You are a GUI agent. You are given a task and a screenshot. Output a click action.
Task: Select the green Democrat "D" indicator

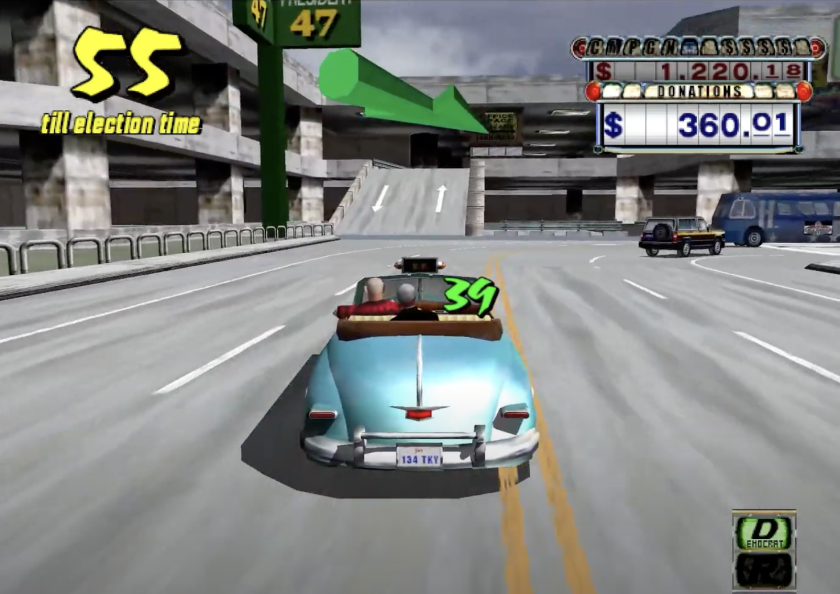764,533
